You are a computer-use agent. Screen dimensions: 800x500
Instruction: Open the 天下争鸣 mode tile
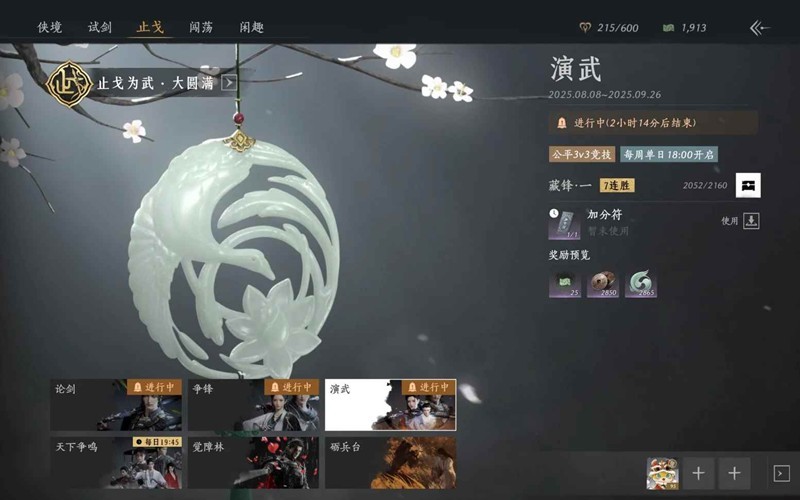pos(118,462)
